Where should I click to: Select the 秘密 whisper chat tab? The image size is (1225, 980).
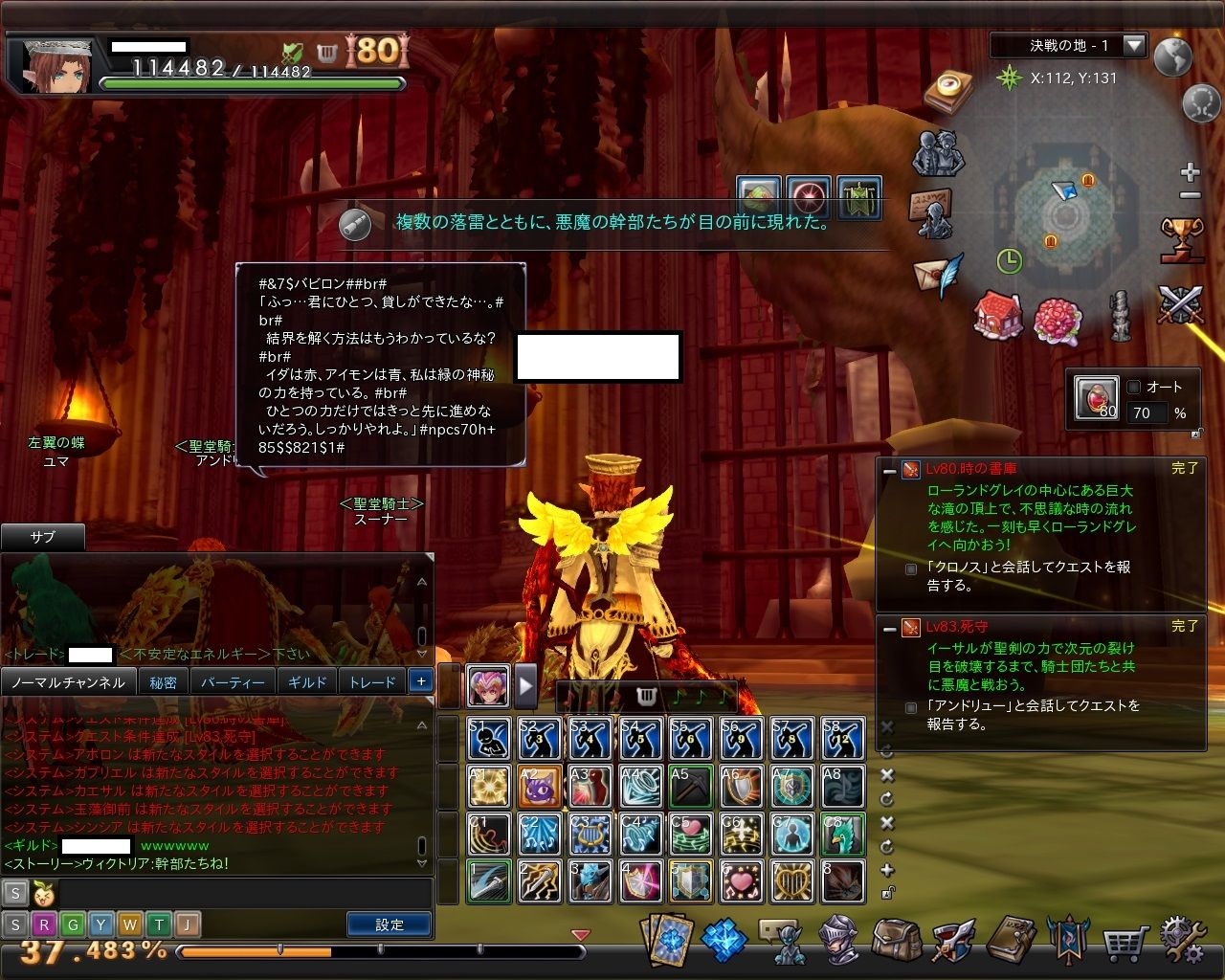click(x=163, y=682)
